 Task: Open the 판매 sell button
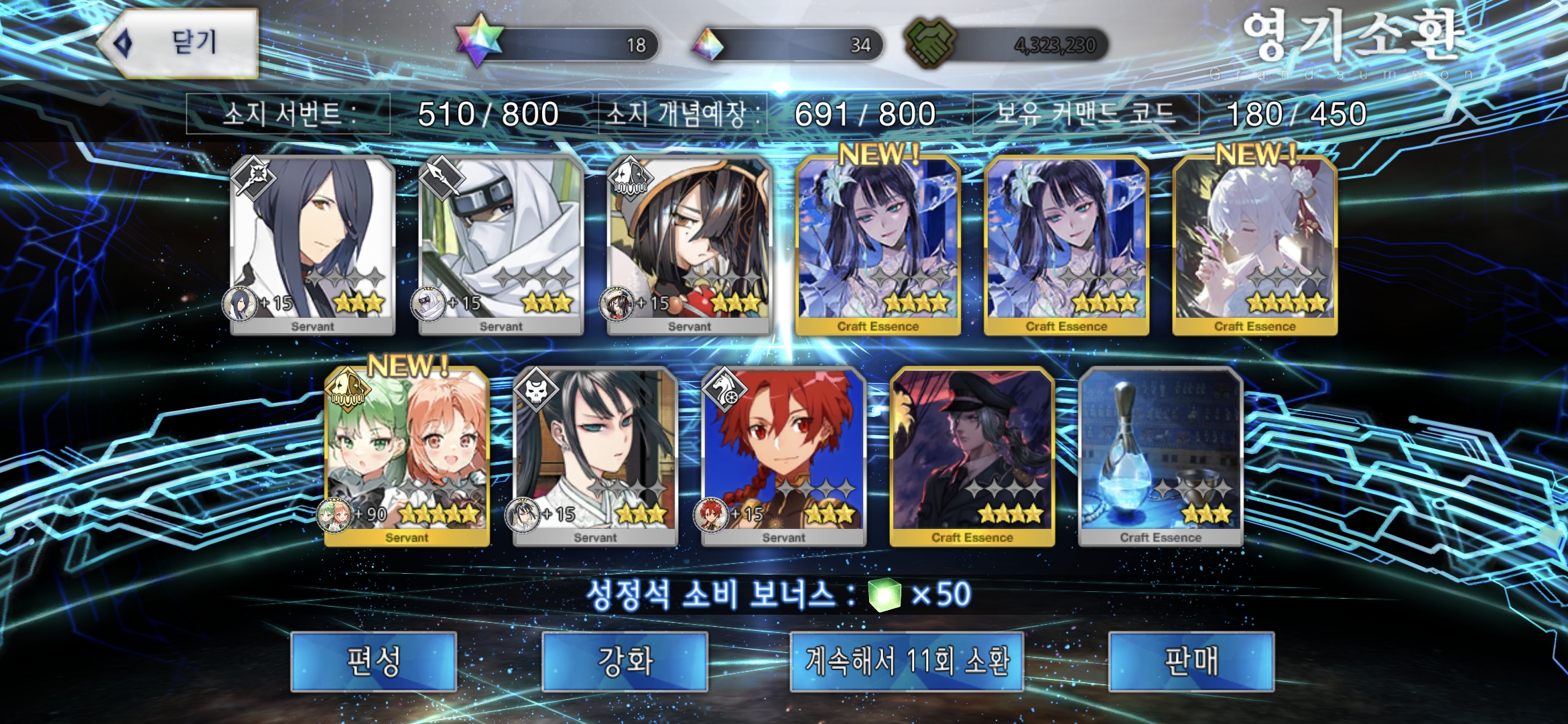pyautogui.click(x=1191, y=661)
